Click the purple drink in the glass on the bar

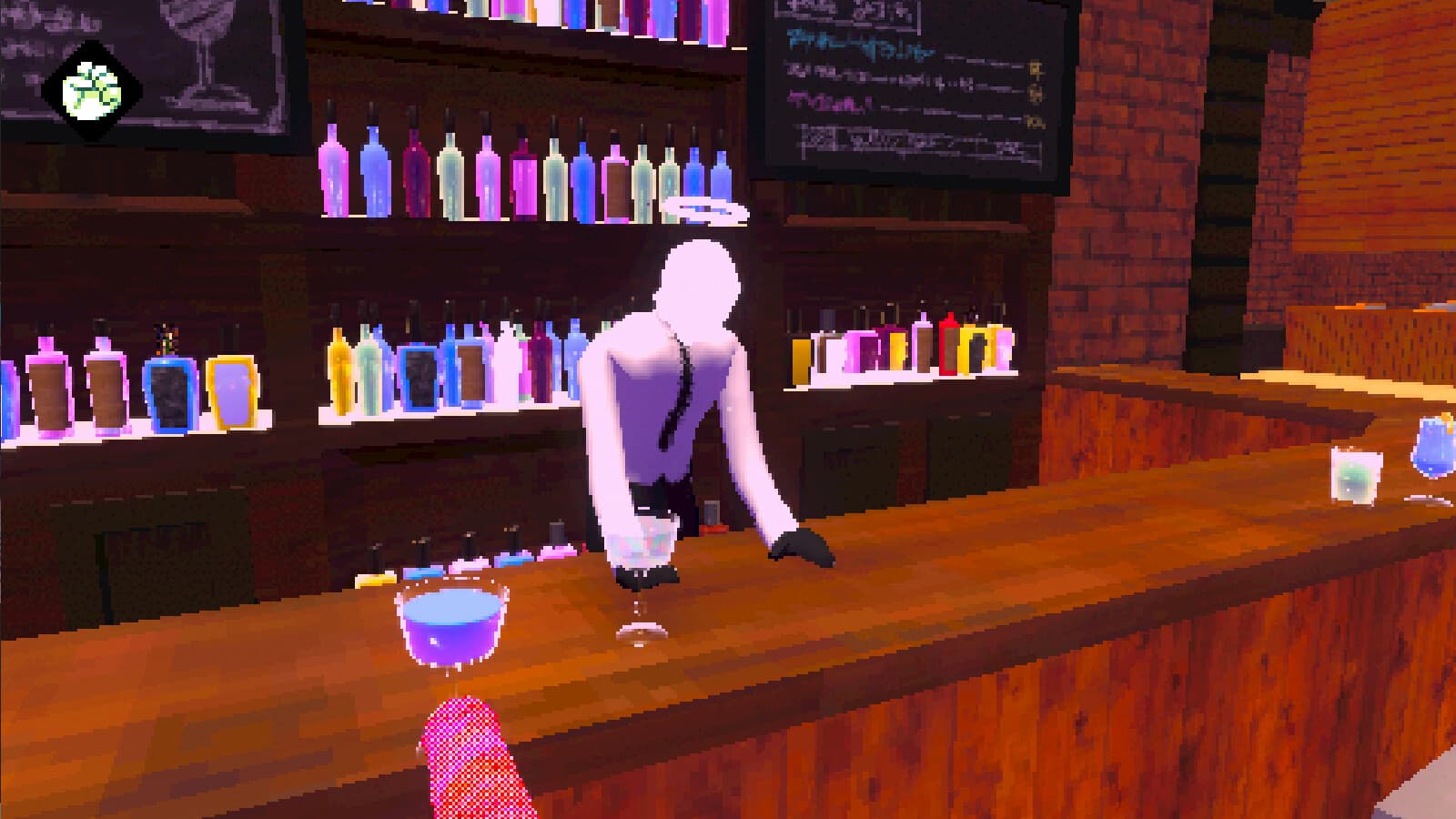450,623
